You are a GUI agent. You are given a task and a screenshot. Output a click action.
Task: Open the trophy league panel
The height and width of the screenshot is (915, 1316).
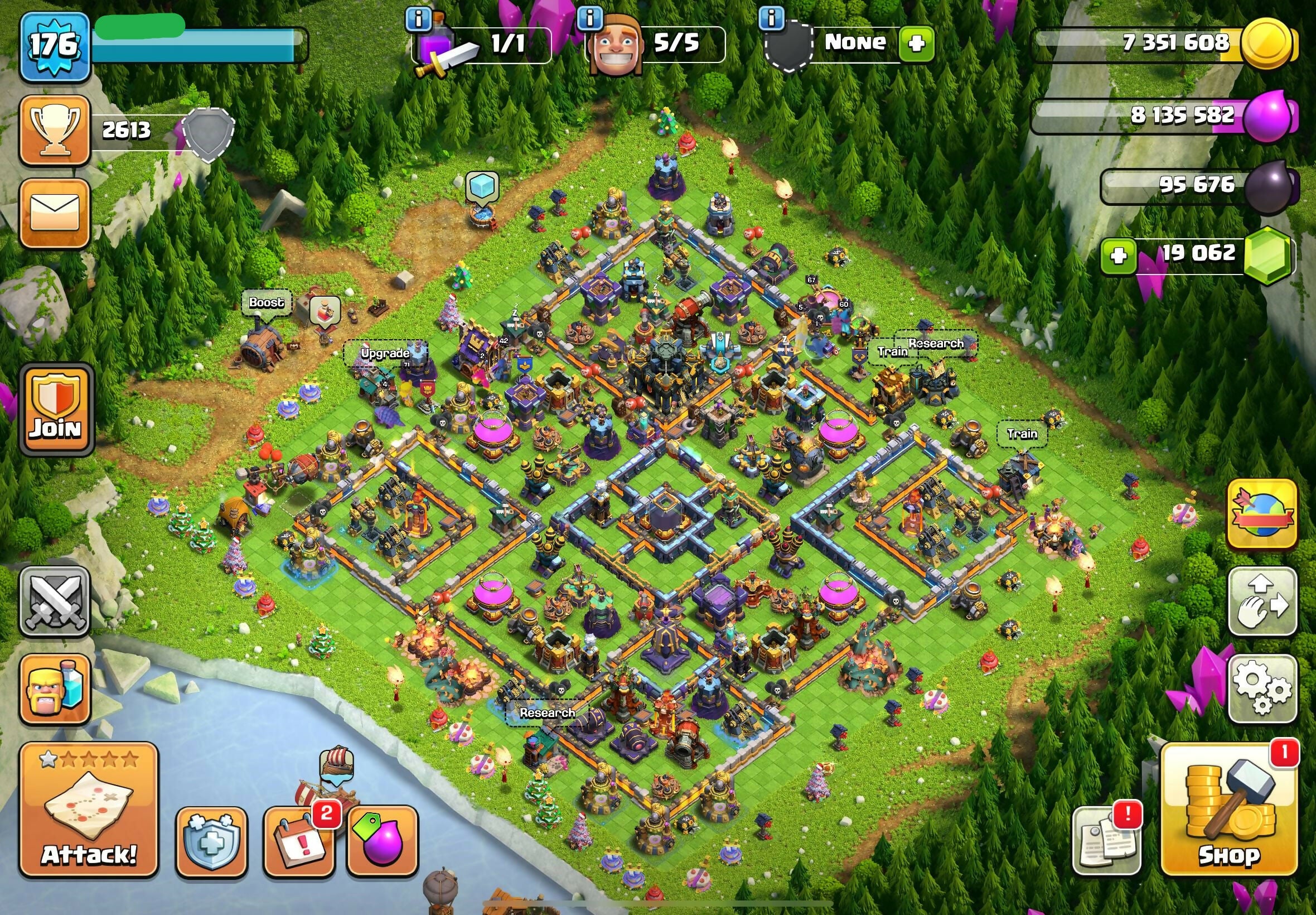(x=55, y=130)
